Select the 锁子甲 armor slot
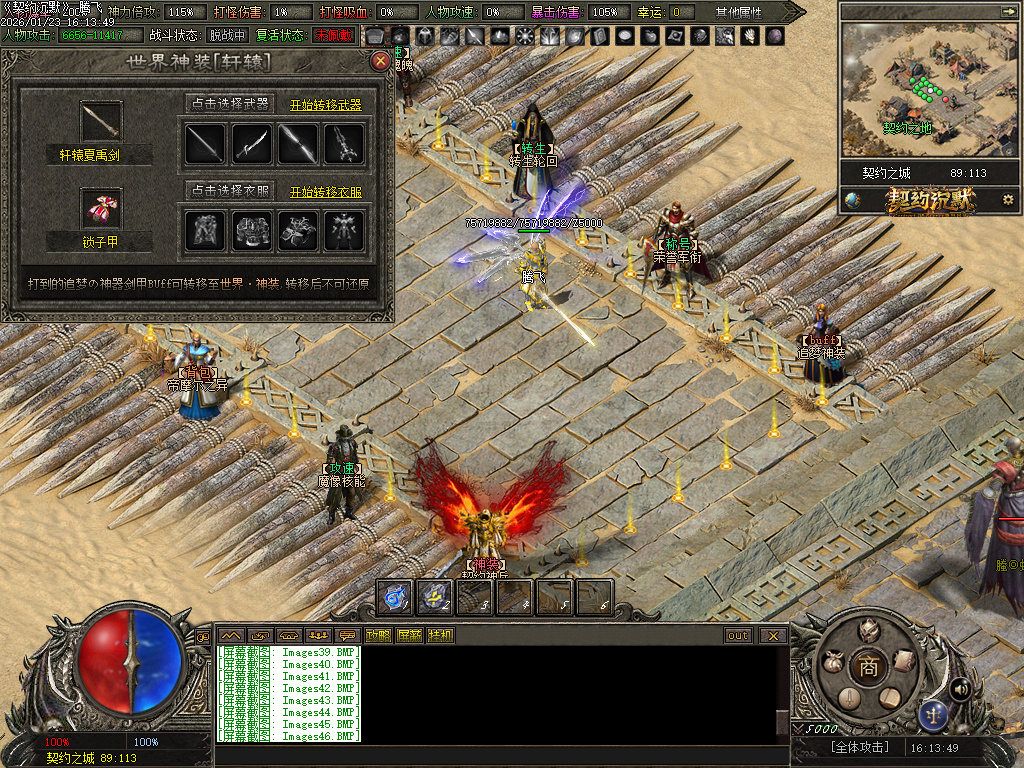Screen dimensions: 1024x768 tap(101, 209)
